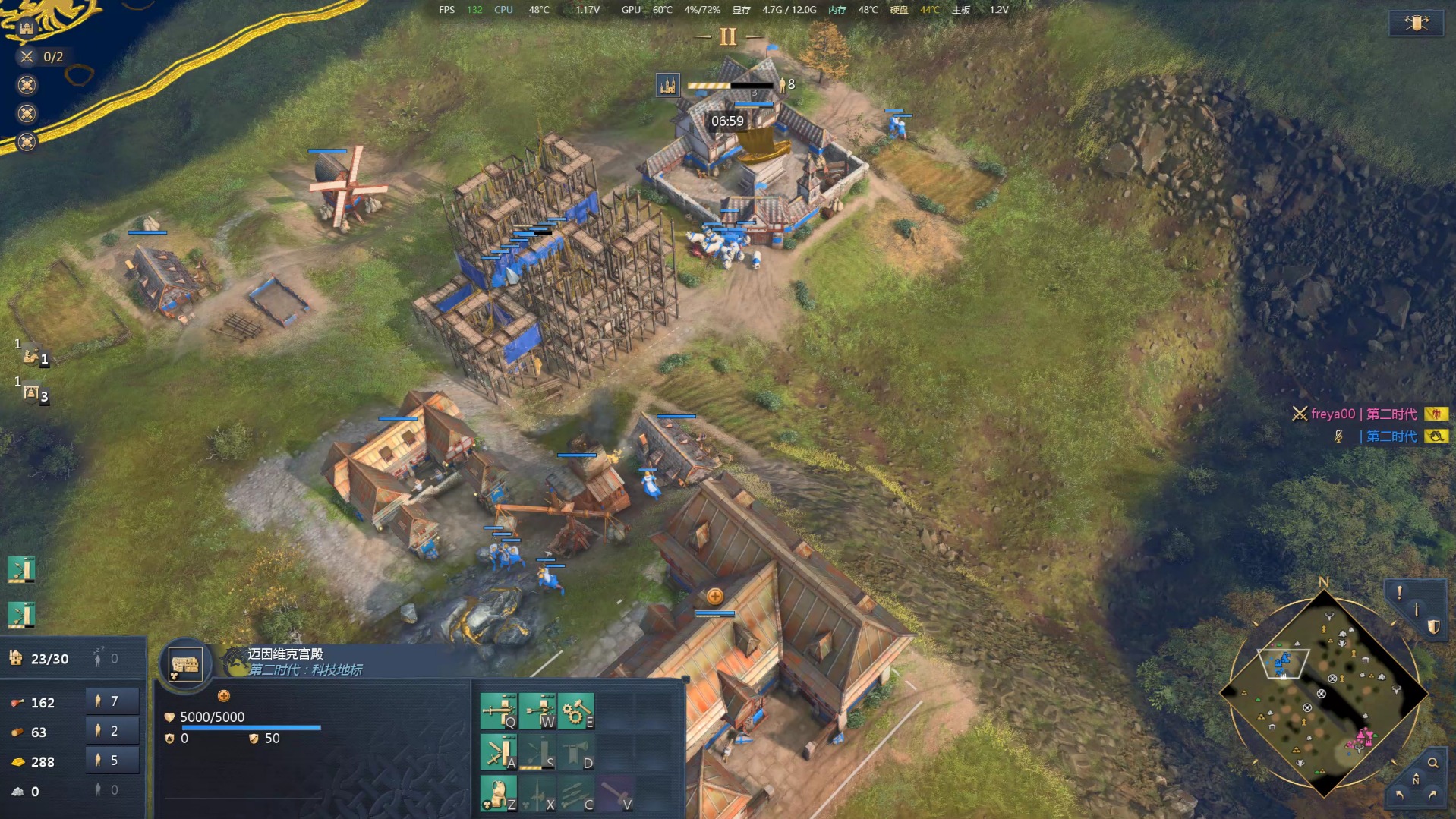Click the gears and hammer technology (E)

pos(576,710)
